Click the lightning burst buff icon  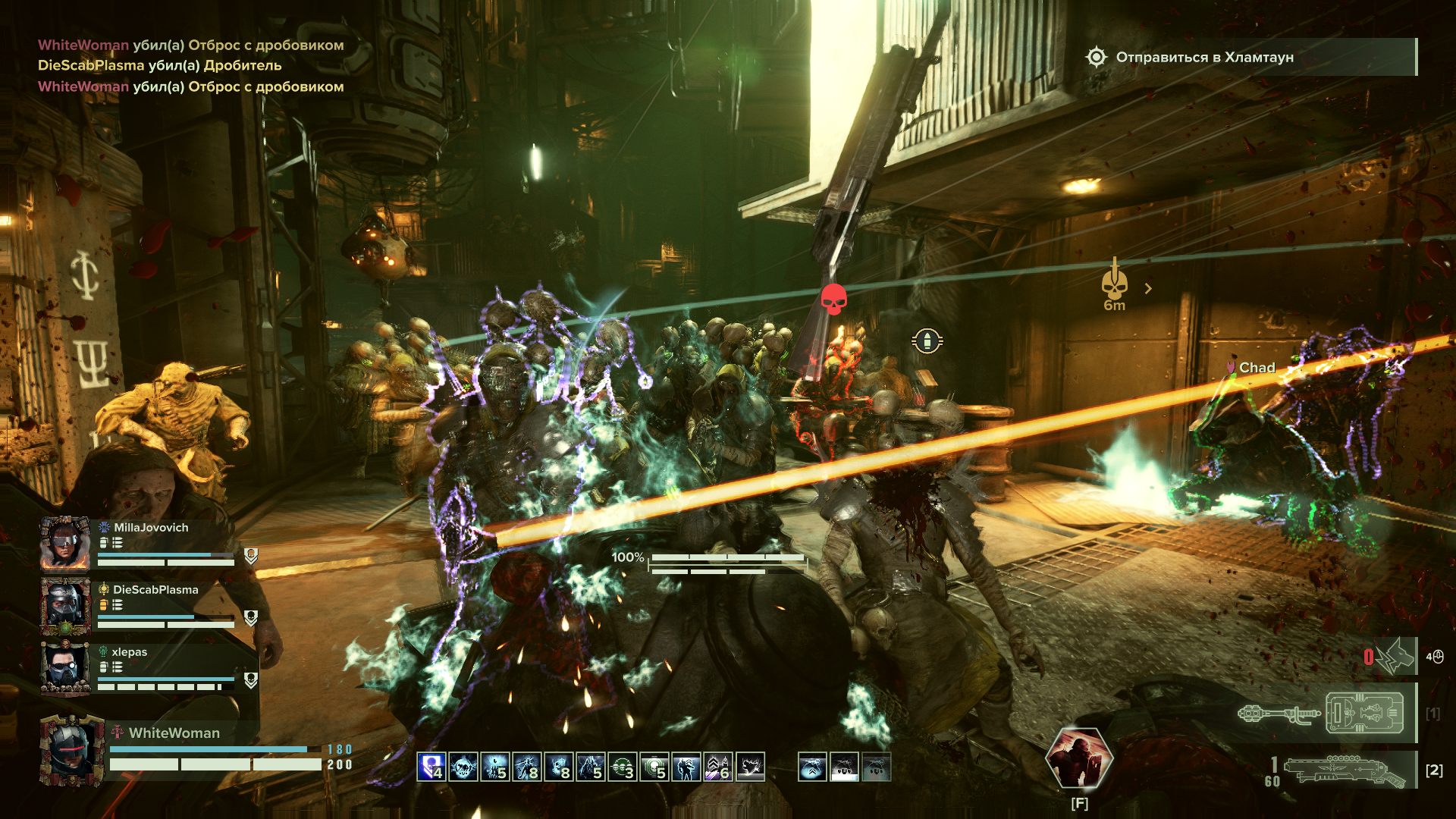(750, 767)
